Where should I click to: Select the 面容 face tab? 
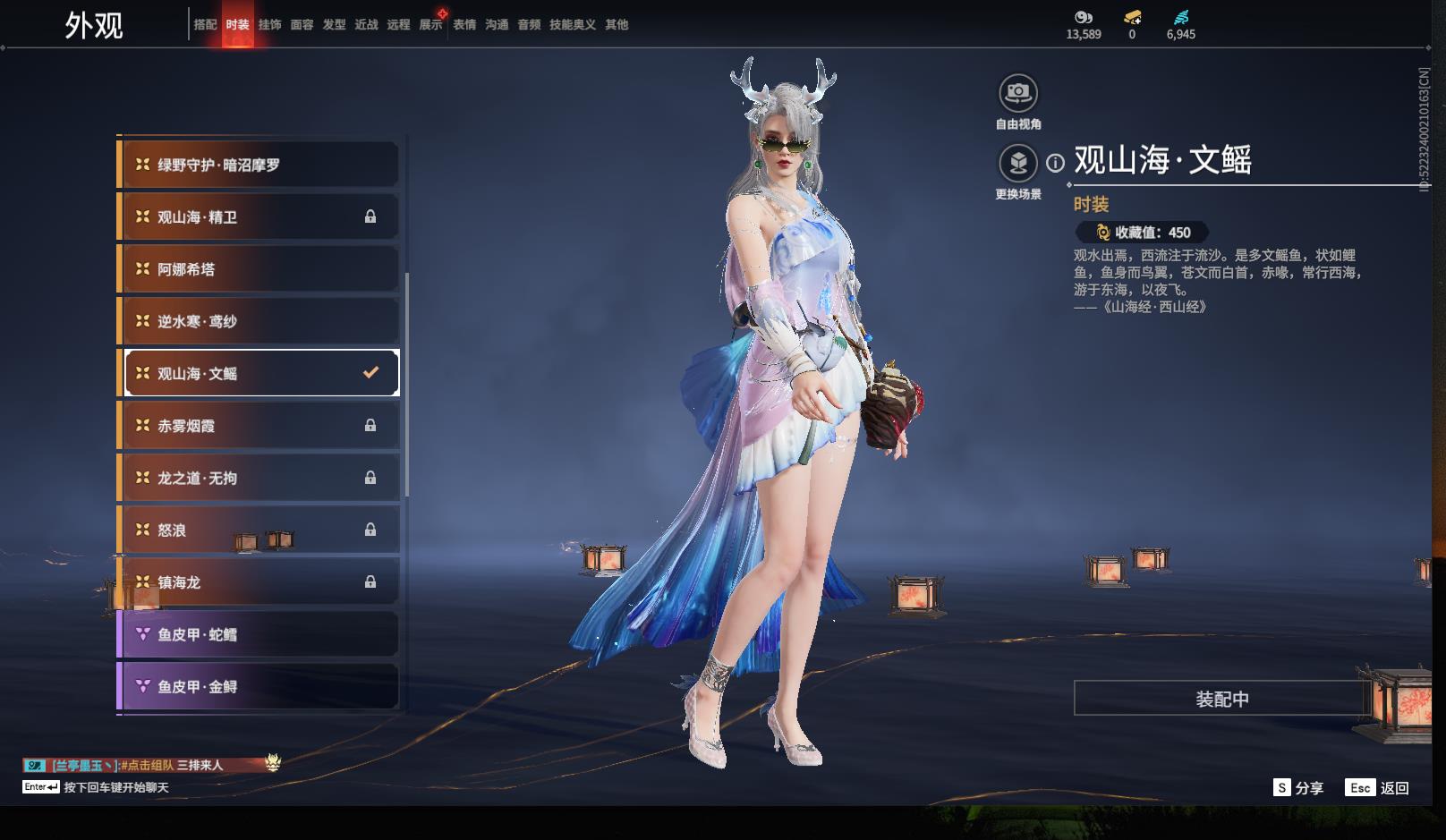[302, 25]
